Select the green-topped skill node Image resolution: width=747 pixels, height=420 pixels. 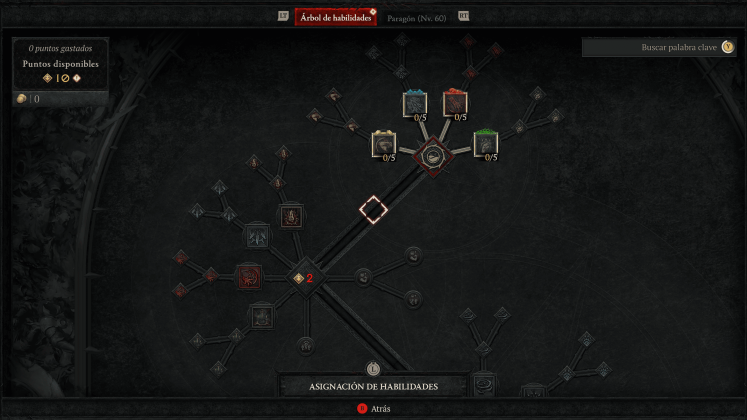[x=485, y=143]
